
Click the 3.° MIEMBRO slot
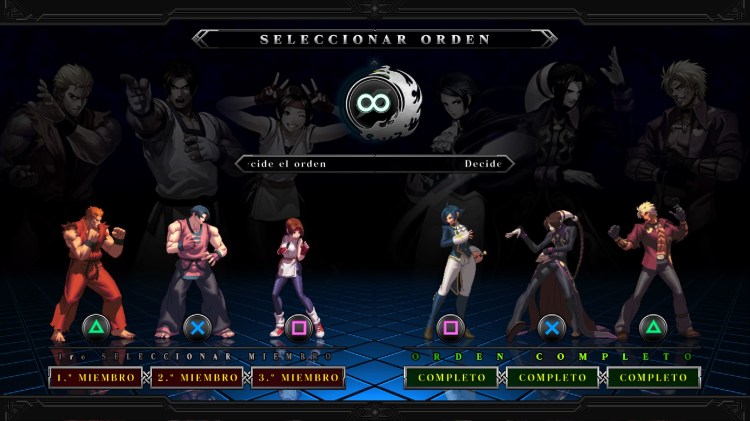pos(298,378)
